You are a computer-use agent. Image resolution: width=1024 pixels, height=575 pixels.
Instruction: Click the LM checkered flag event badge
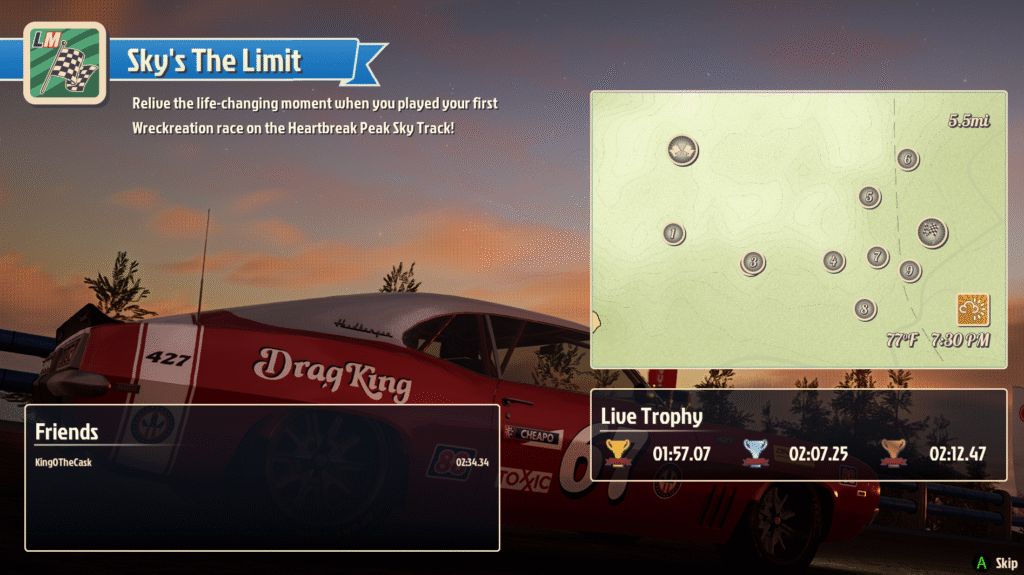coord(65,62)
